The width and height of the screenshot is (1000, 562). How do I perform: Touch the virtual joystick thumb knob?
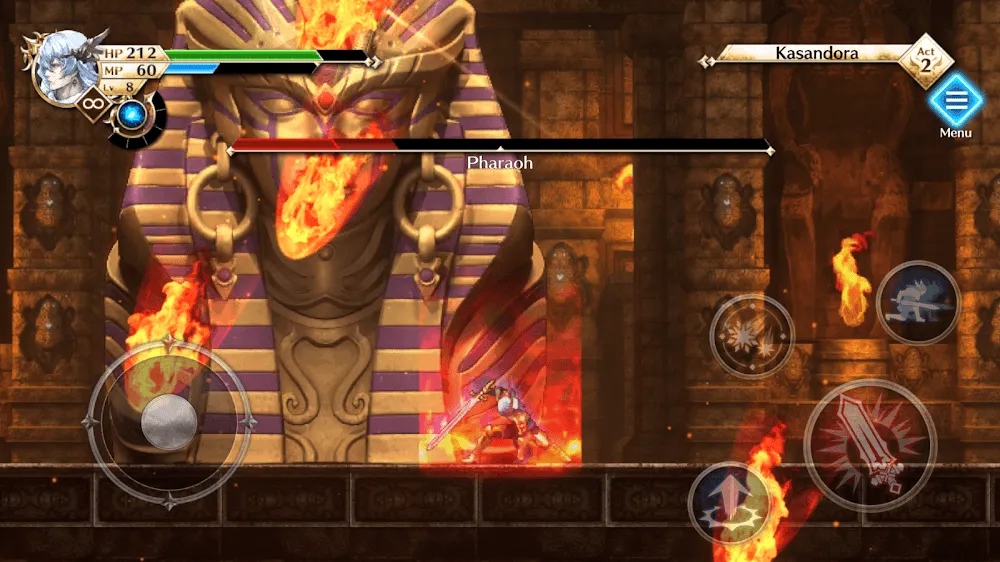coord(169,421)
